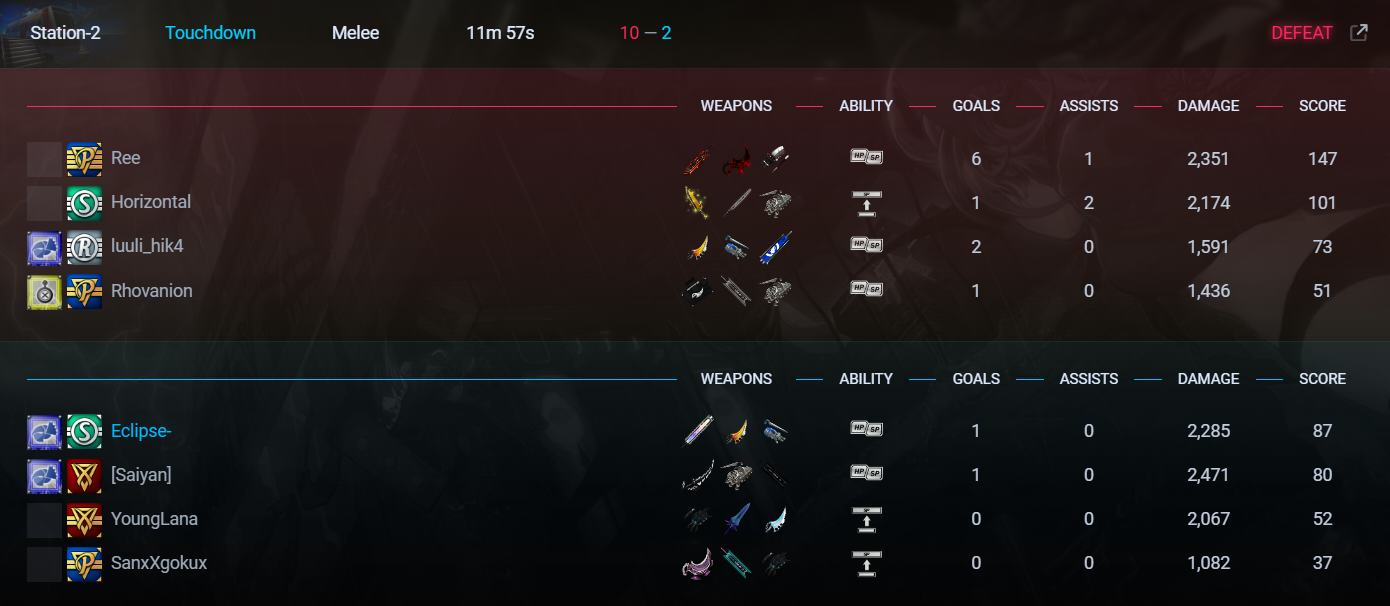The image size is (1390, 606).
Task: Open player Ree's profile
Action: (125, 158)
